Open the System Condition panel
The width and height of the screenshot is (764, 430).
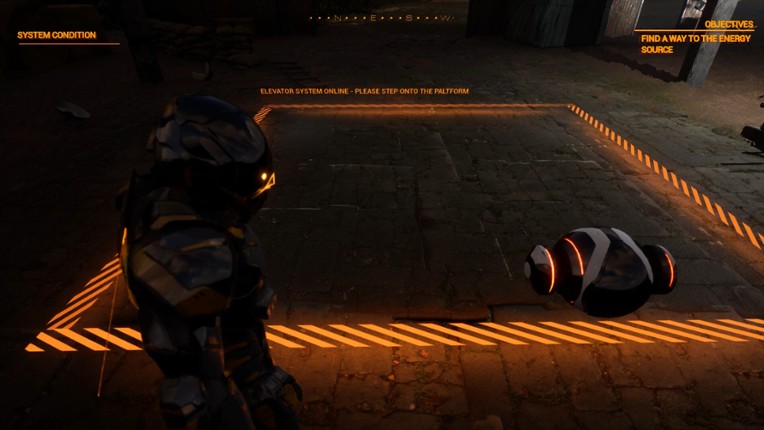point(57,35)
